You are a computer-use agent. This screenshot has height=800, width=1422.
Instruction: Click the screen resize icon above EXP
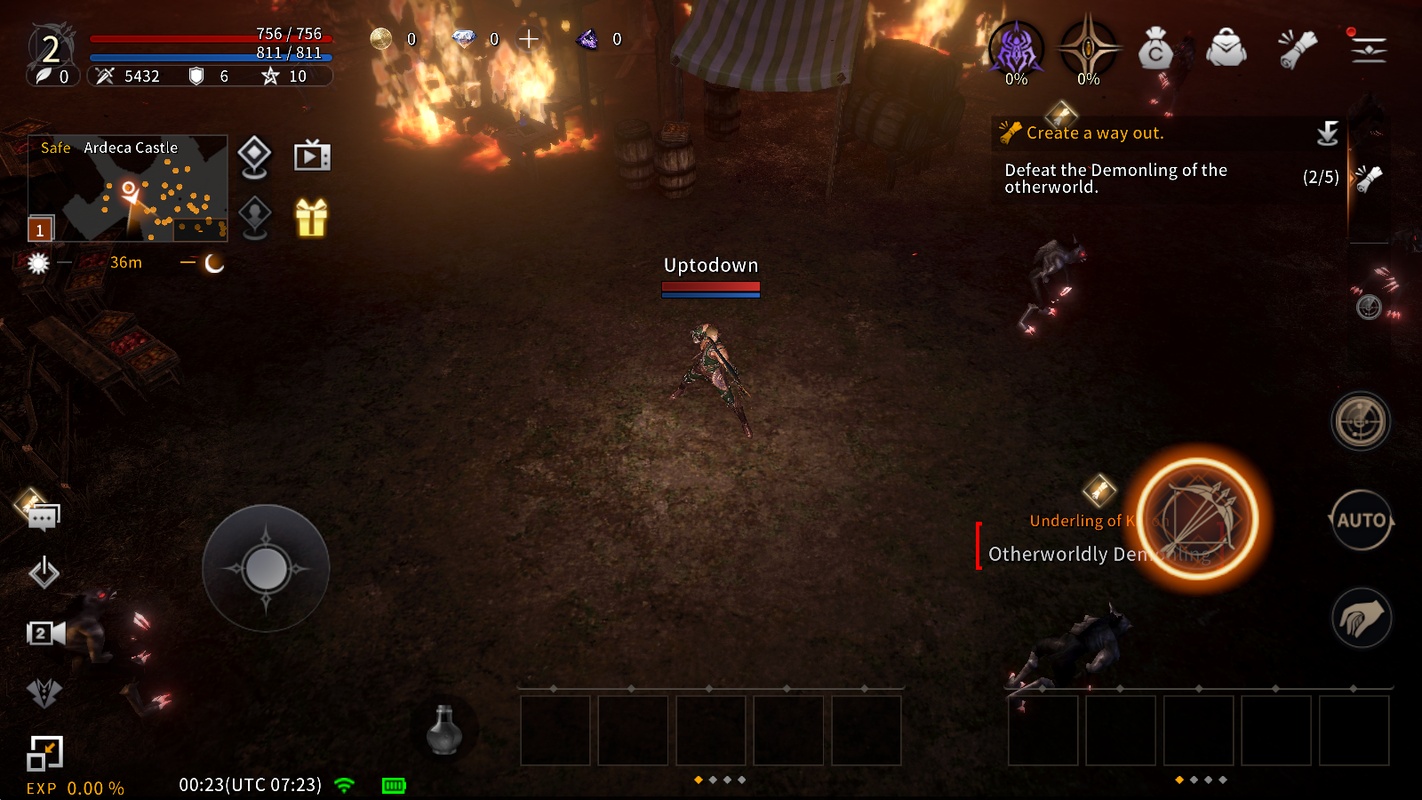[45, 754]
